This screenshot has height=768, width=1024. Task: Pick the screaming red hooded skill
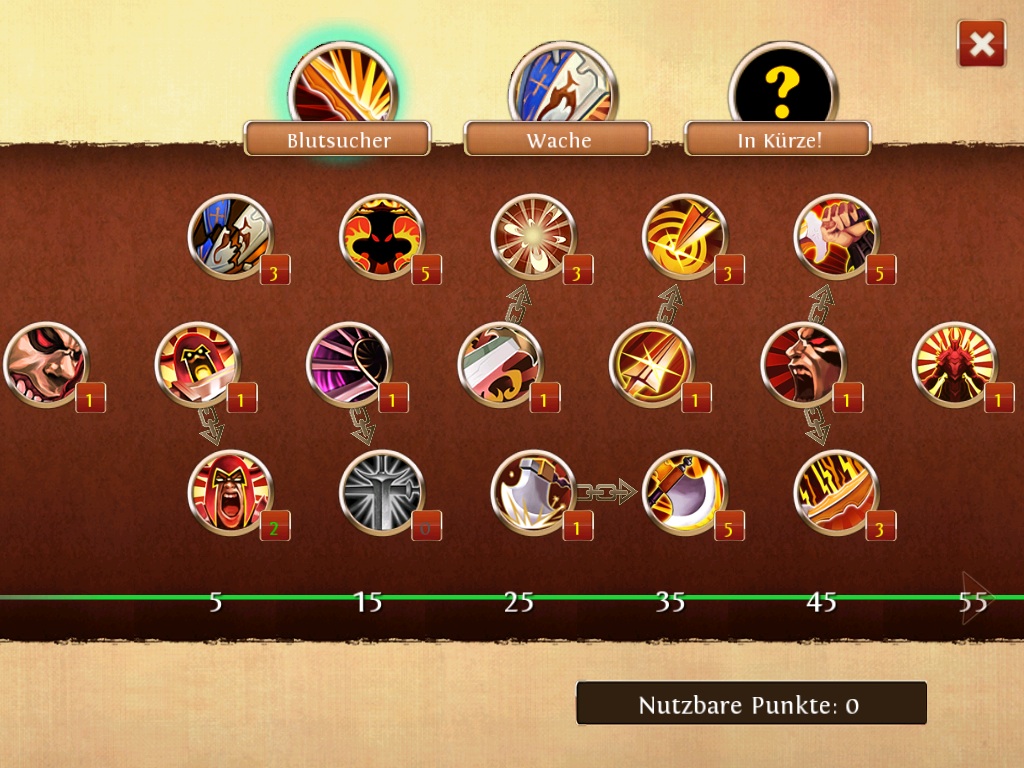(x=230, y=492)
